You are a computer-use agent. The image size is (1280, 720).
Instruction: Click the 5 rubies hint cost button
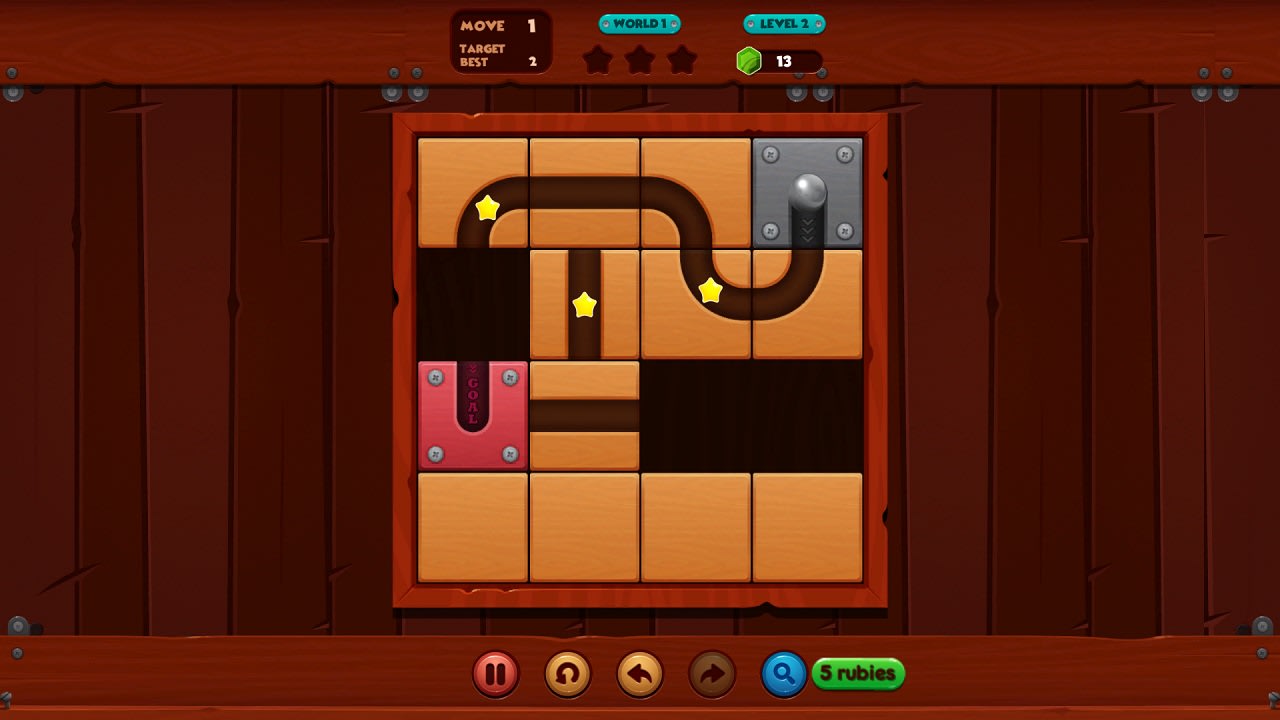[x=857, y=674]
